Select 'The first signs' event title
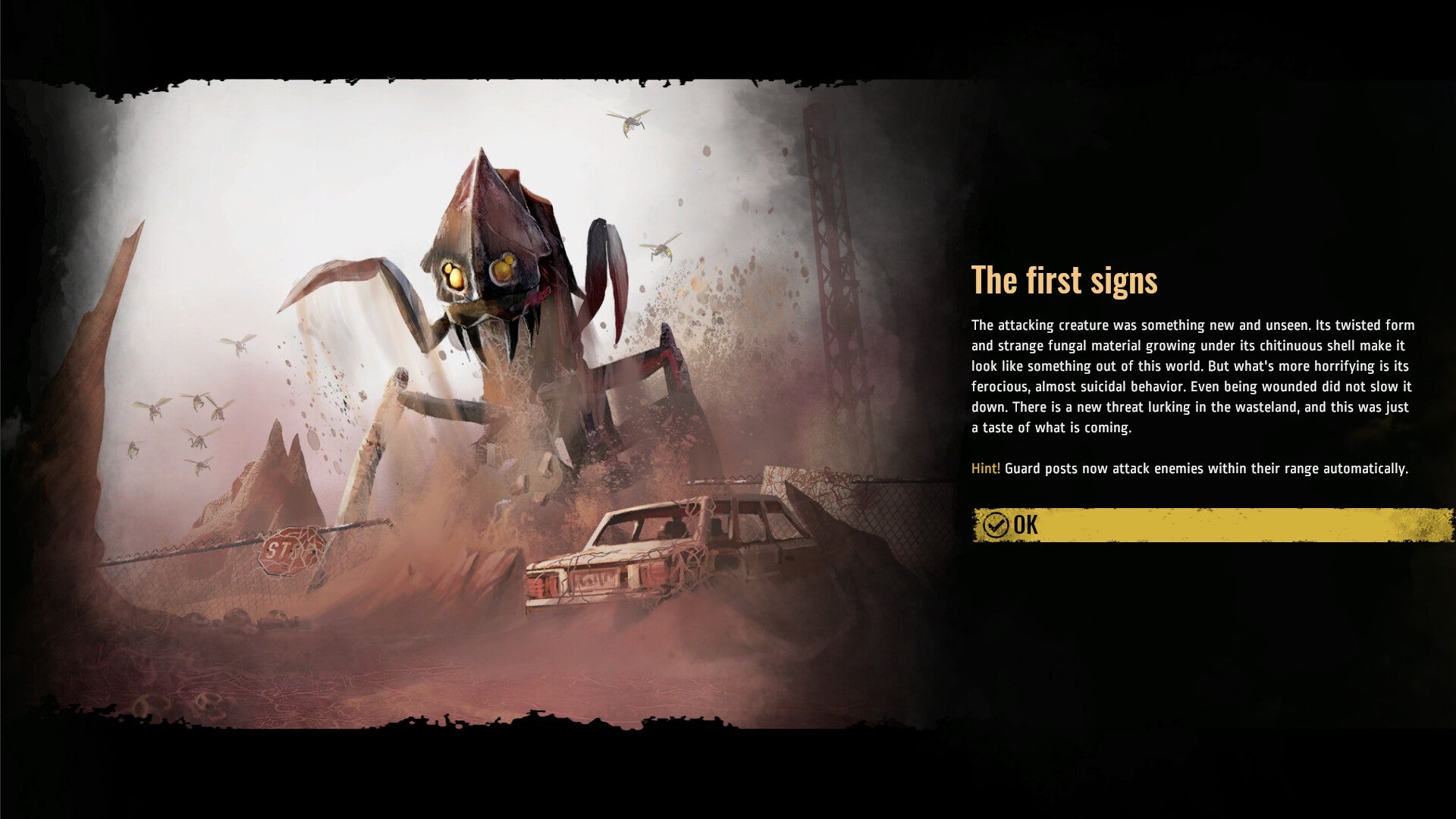The height and width of the screenshot is (819, 1456). (x=1065, y=281)
